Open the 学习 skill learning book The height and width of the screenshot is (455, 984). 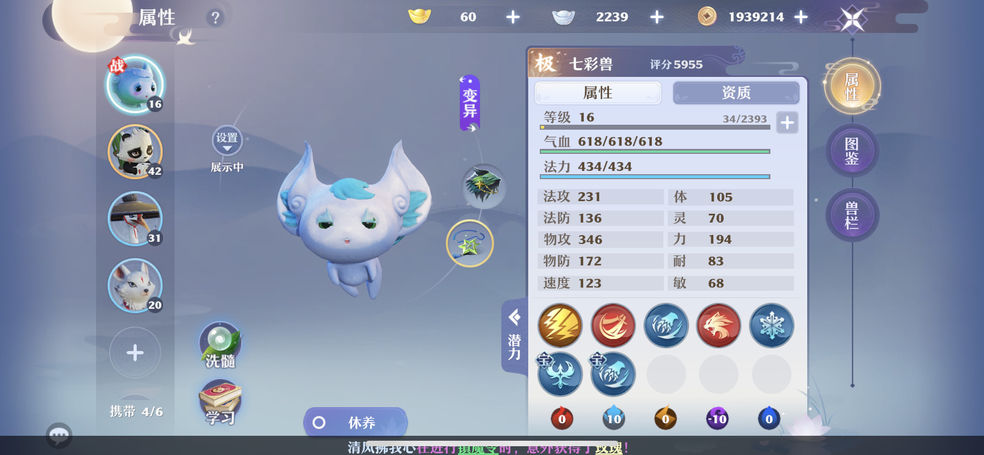219,403
